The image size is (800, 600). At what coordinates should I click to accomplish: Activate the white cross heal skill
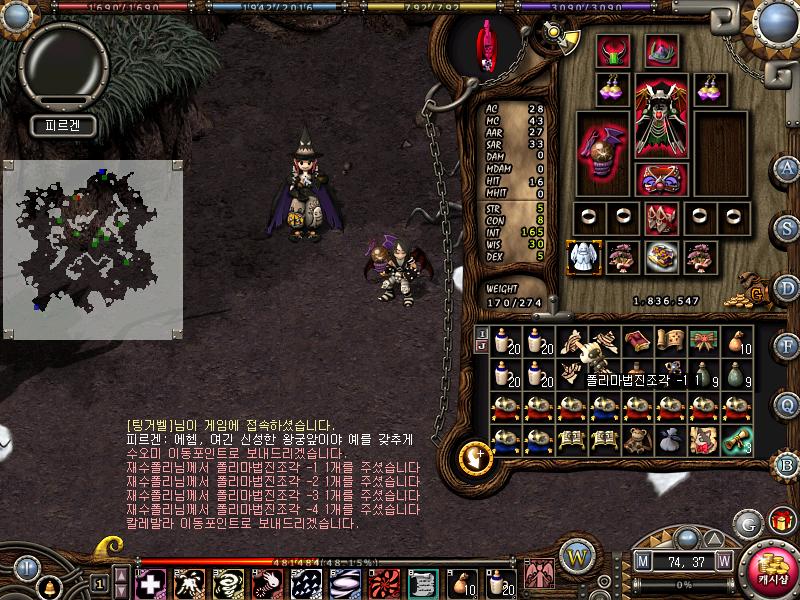click(x=151, y=582)
